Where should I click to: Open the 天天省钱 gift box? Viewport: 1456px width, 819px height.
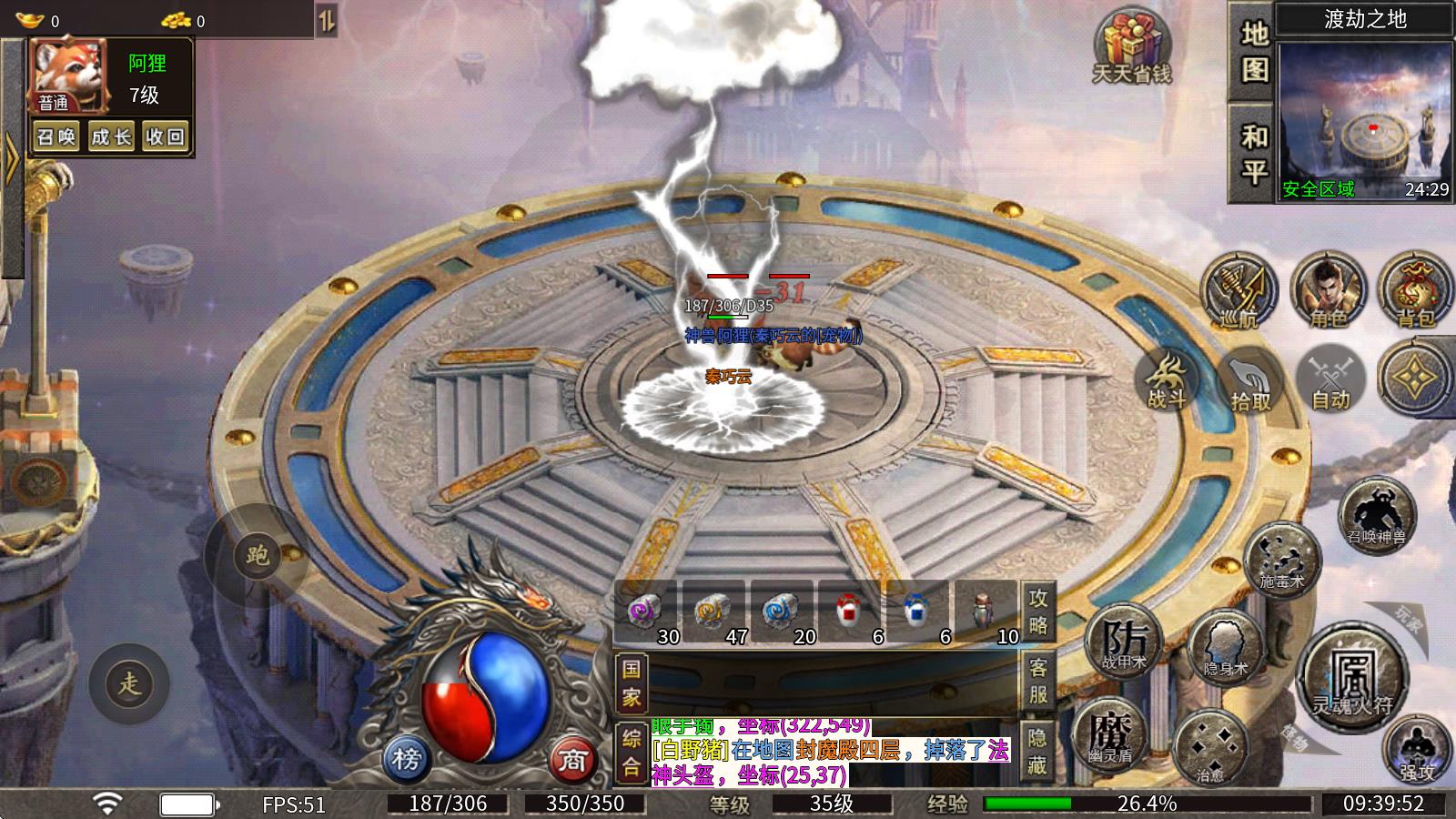1132,47
